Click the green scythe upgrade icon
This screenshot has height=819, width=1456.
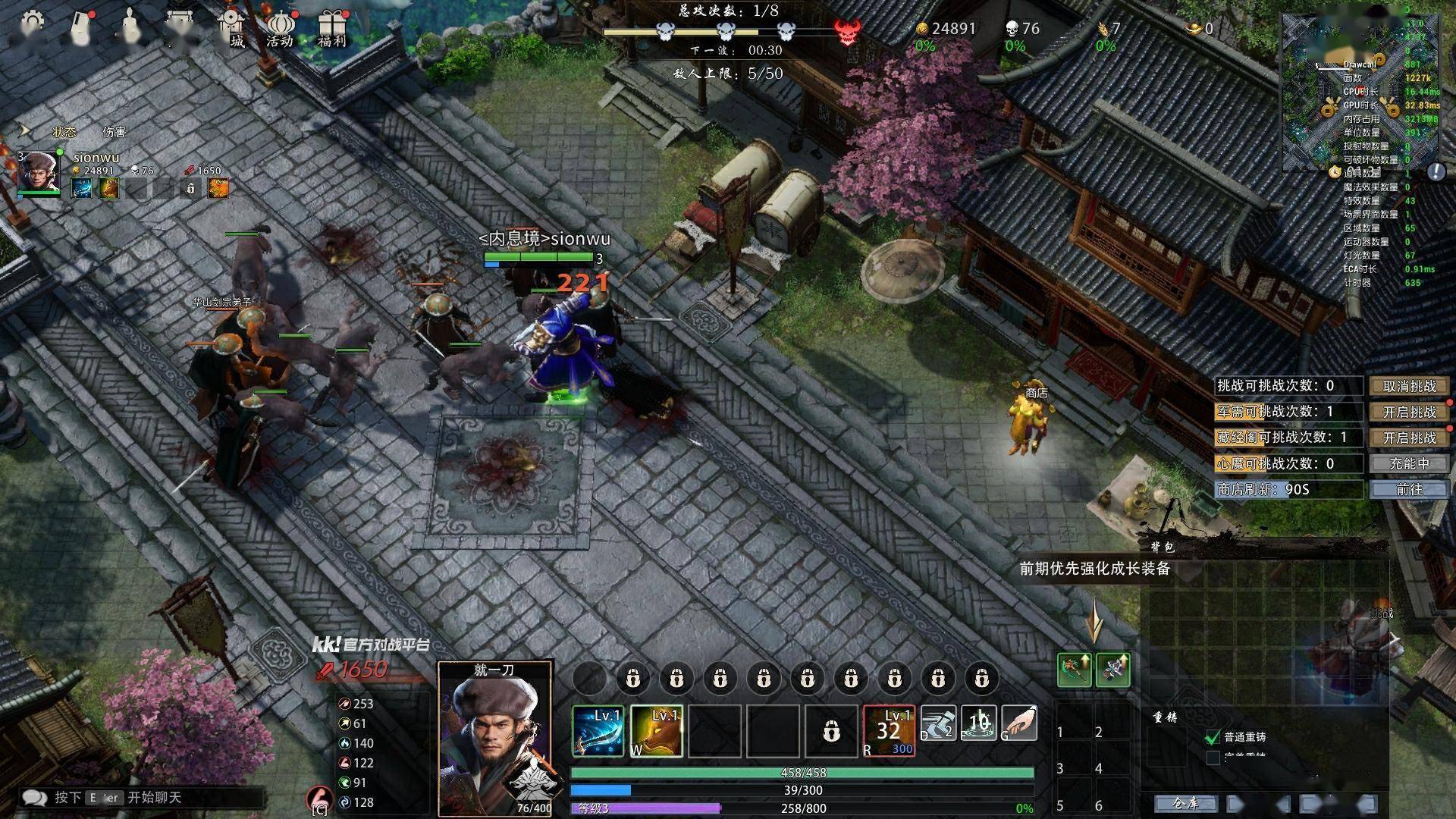click(1074, 669)
